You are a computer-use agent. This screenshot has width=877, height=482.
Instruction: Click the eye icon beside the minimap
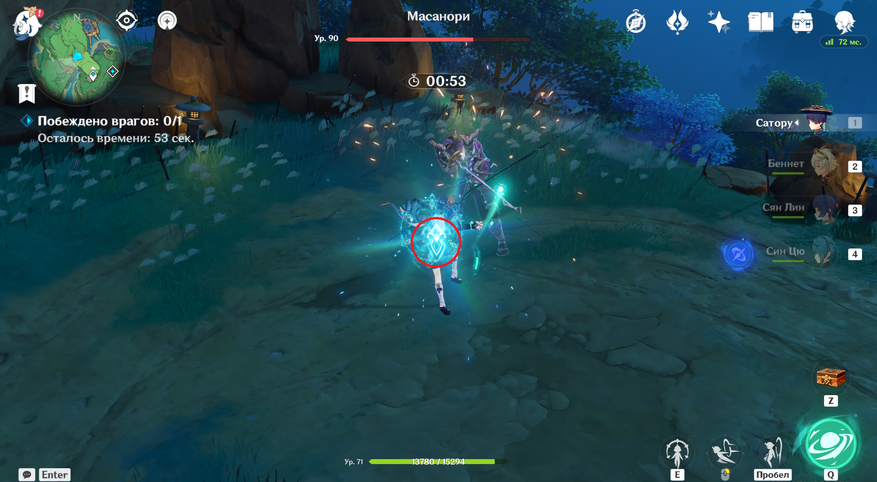pos(127,21)
